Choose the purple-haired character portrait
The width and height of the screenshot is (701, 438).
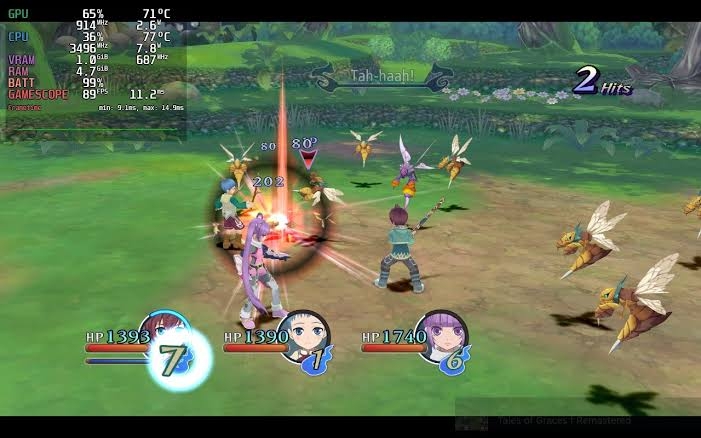pos(443,334)
